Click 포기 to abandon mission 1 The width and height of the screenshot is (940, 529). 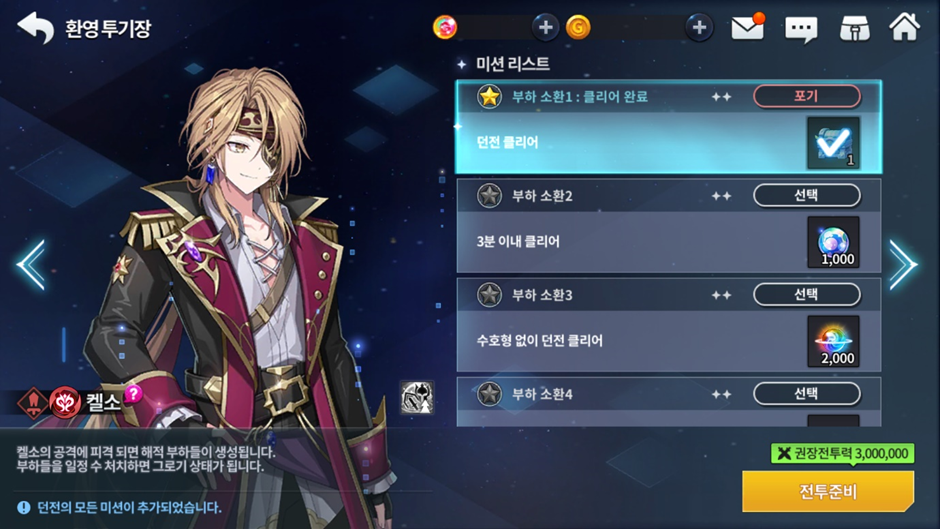tap(806, 96)
